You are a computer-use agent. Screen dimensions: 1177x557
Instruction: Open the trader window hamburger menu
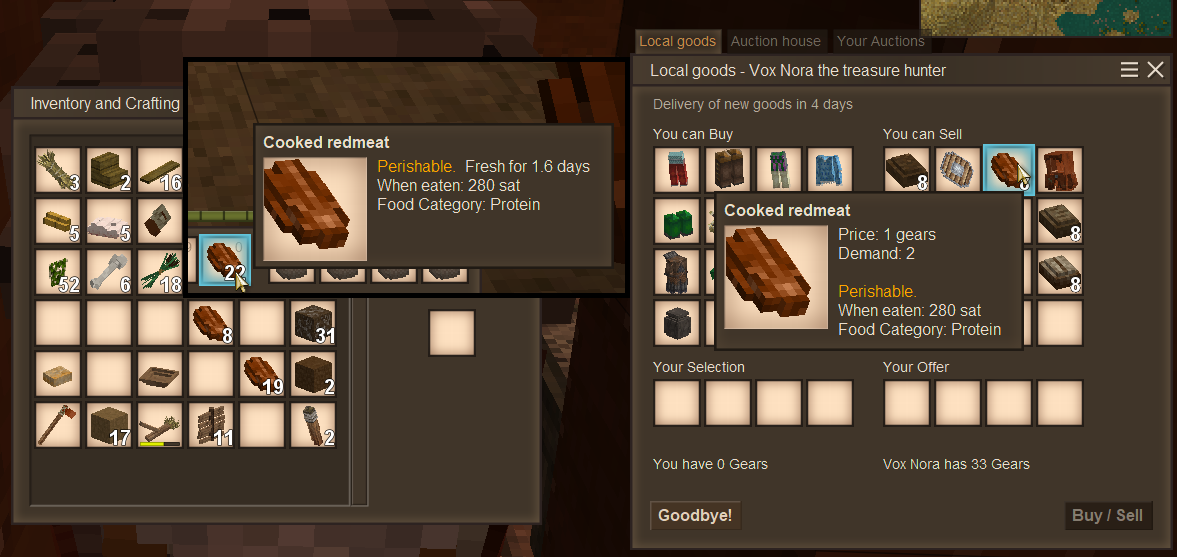(x=1129, y=70)
